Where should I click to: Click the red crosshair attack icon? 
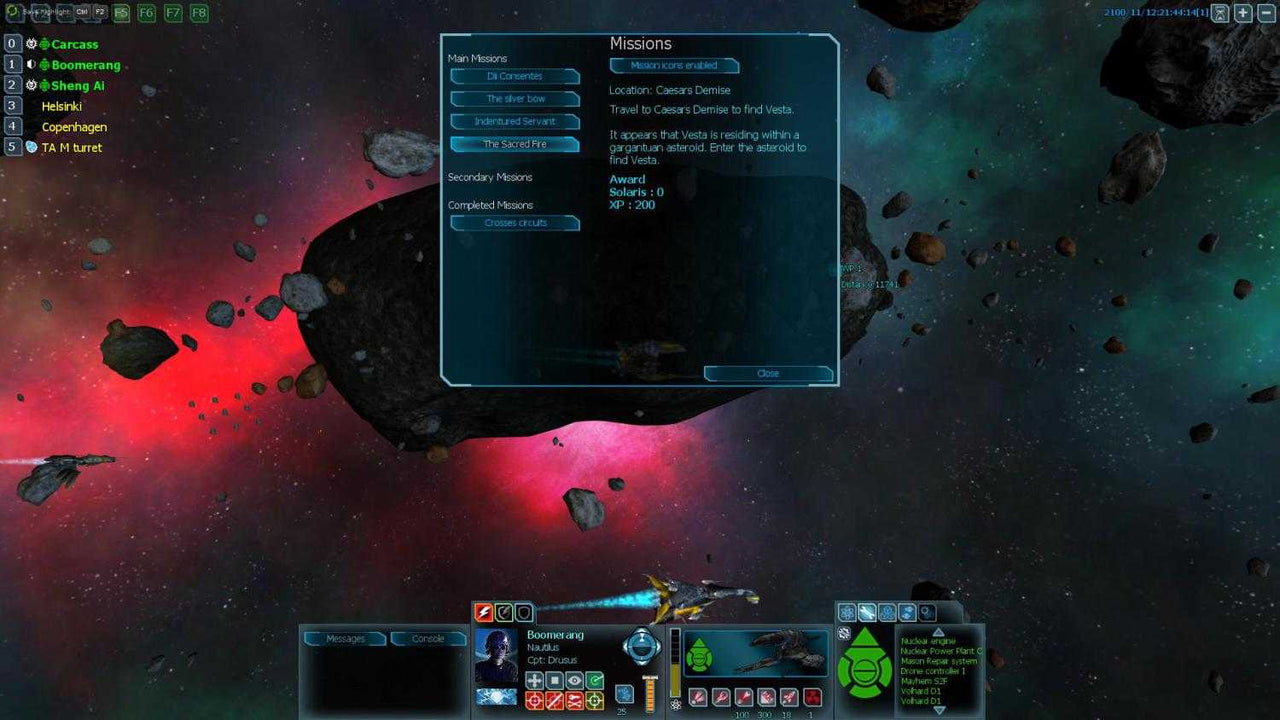point(533,700)
